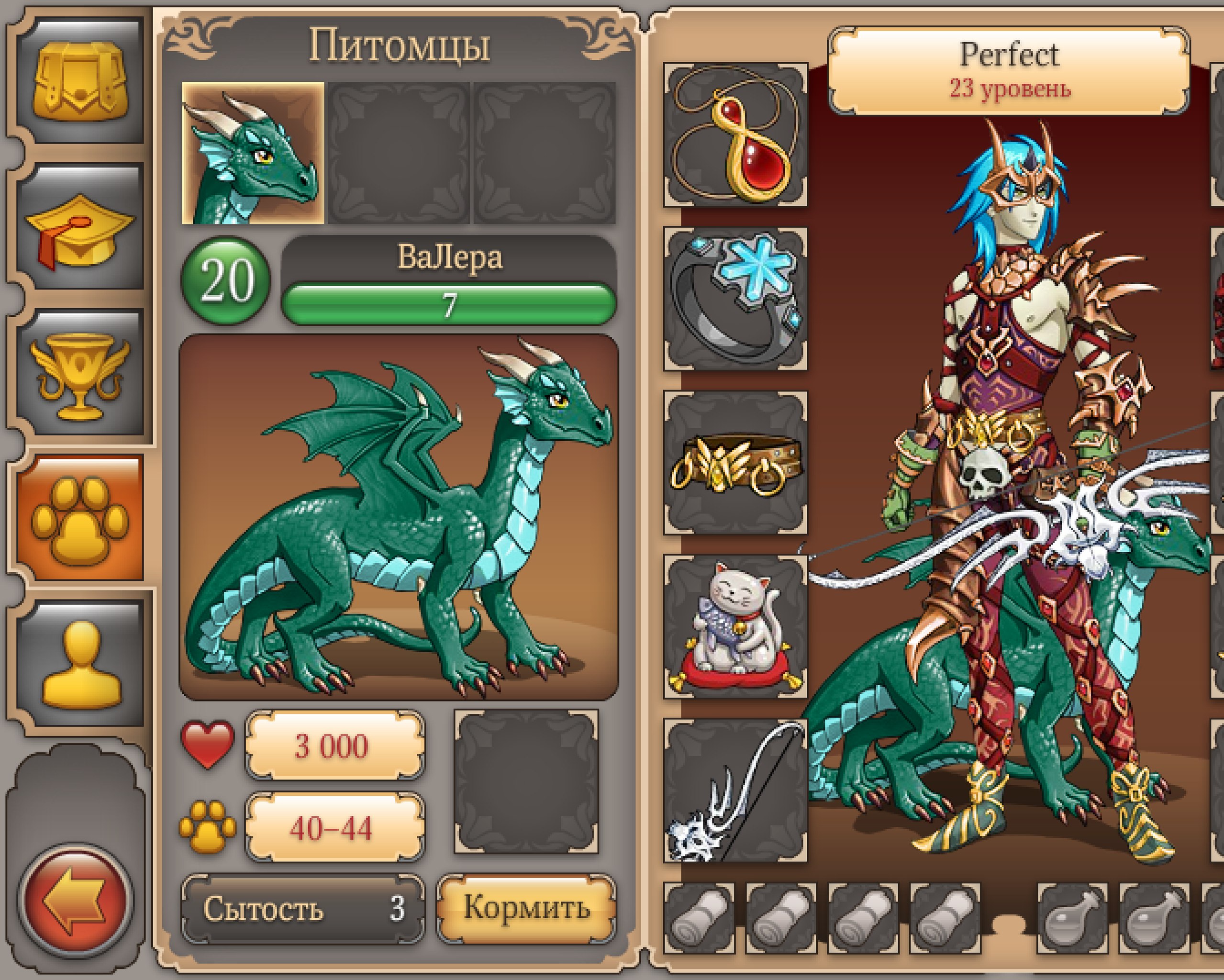Choose the golden belt slot
The width and height of the screenshot is (1224, 980).
(x=735, y=463)
